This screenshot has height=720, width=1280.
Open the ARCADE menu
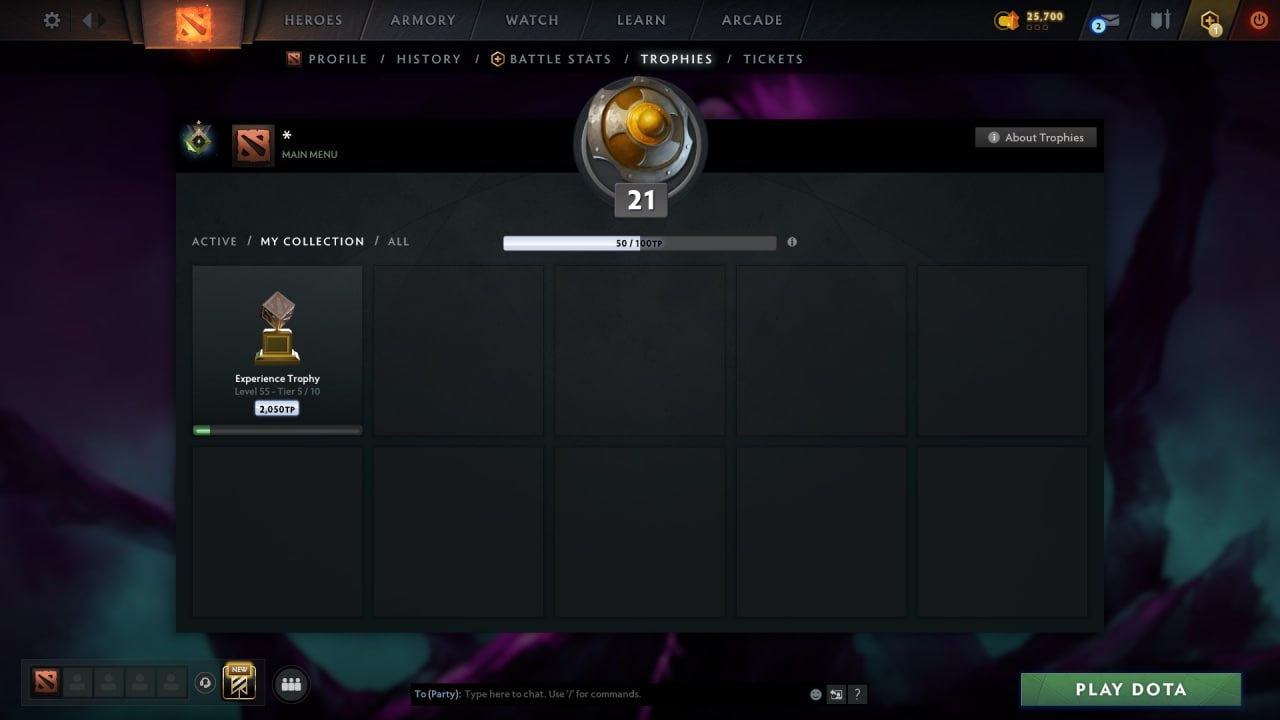[751, 20]
